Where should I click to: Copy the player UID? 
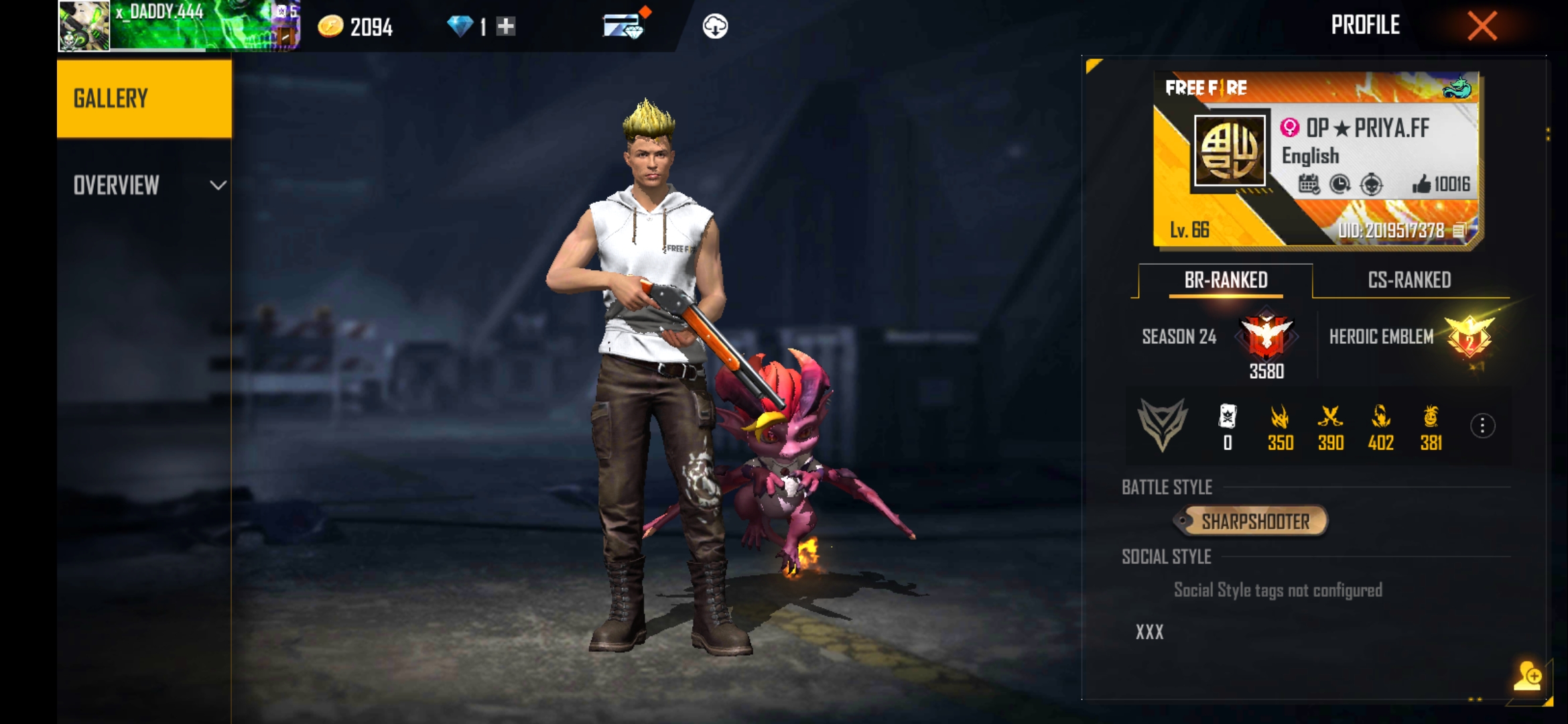(1459, 231)
